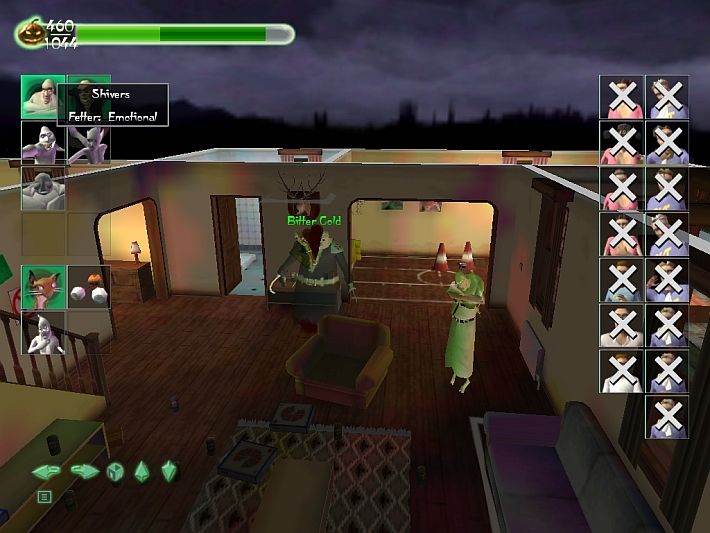Pick the purple ghost with raised arms
The image size is (710, 533).
[87, 142]
